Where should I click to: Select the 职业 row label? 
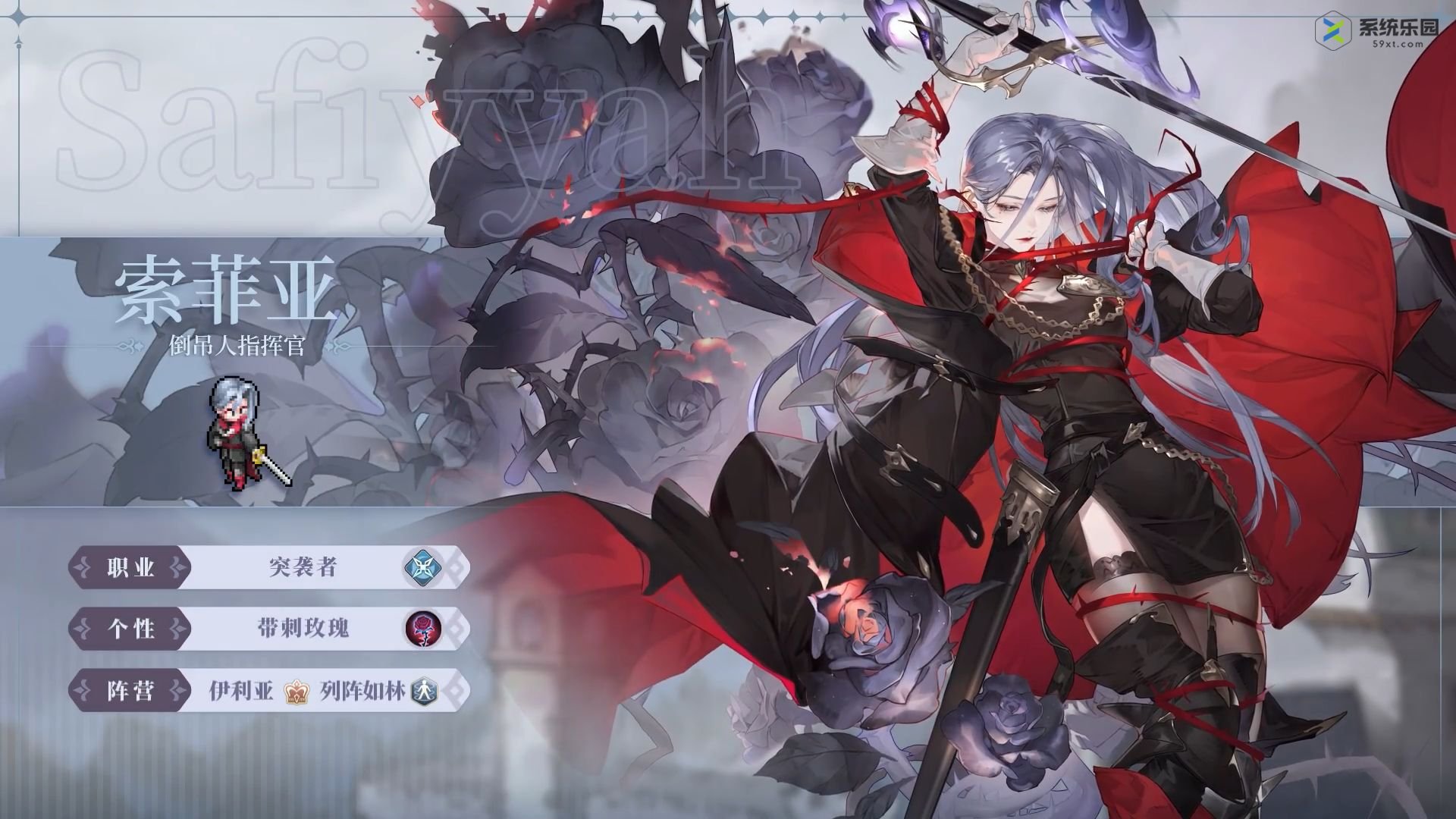point(130,567)
